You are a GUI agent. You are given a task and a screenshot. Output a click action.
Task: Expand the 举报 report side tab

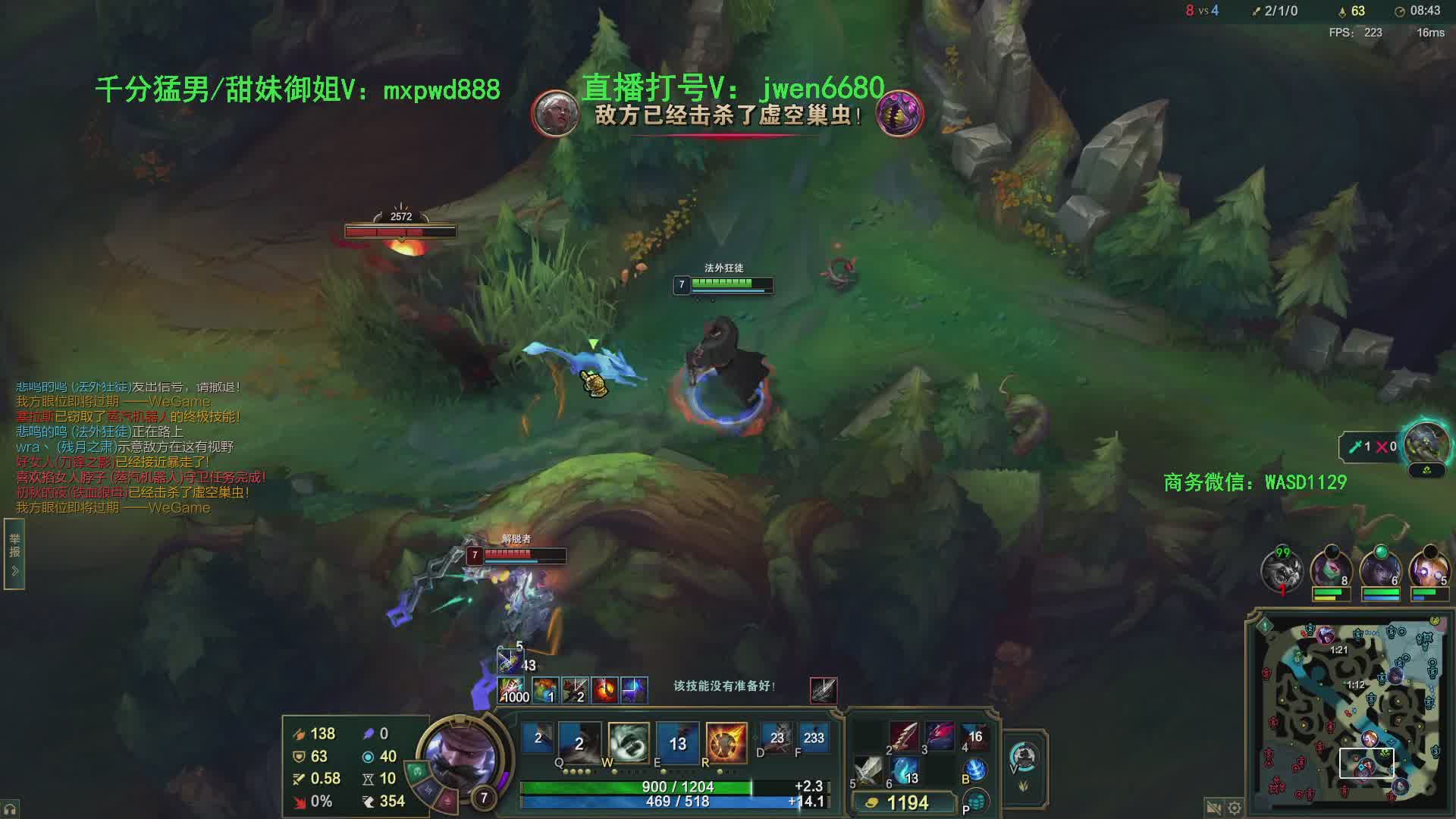[x=14, y=554]
